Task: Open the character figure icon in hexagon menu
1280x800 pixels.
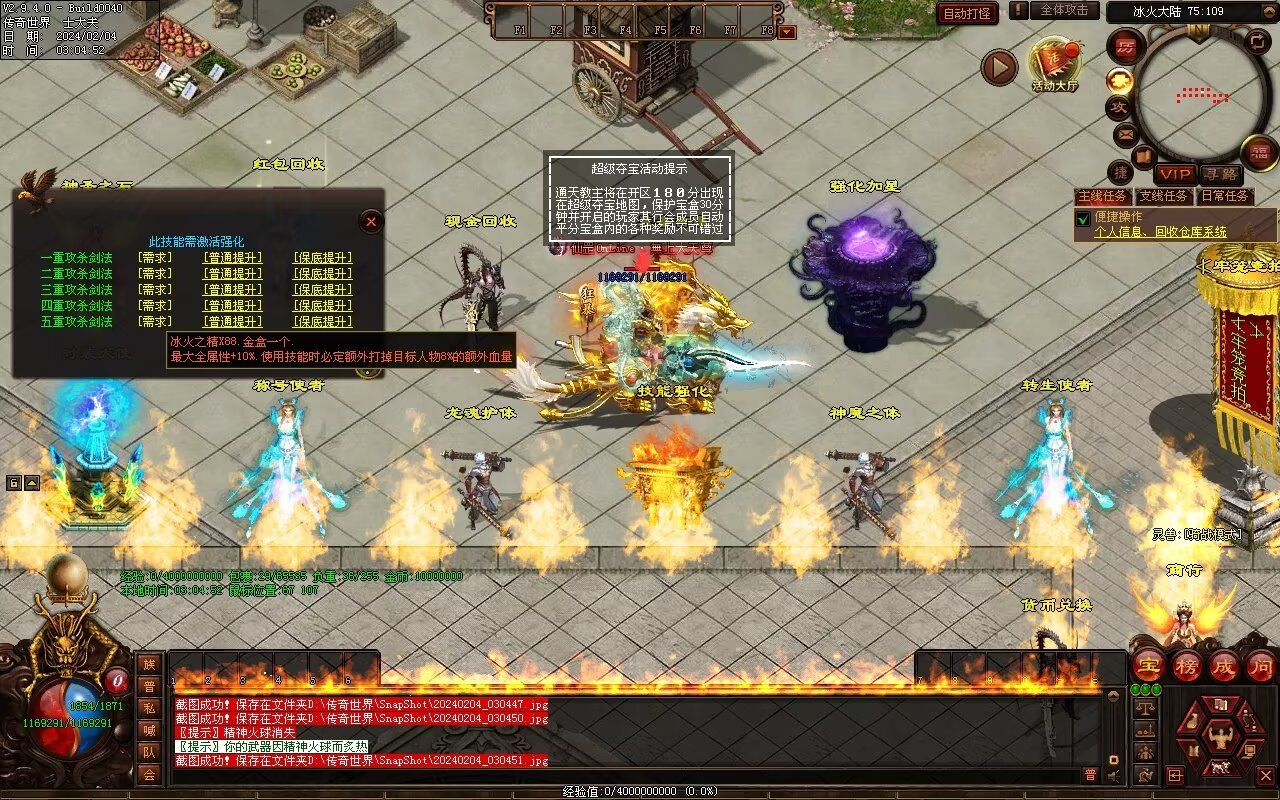Action: [1219, 738]
